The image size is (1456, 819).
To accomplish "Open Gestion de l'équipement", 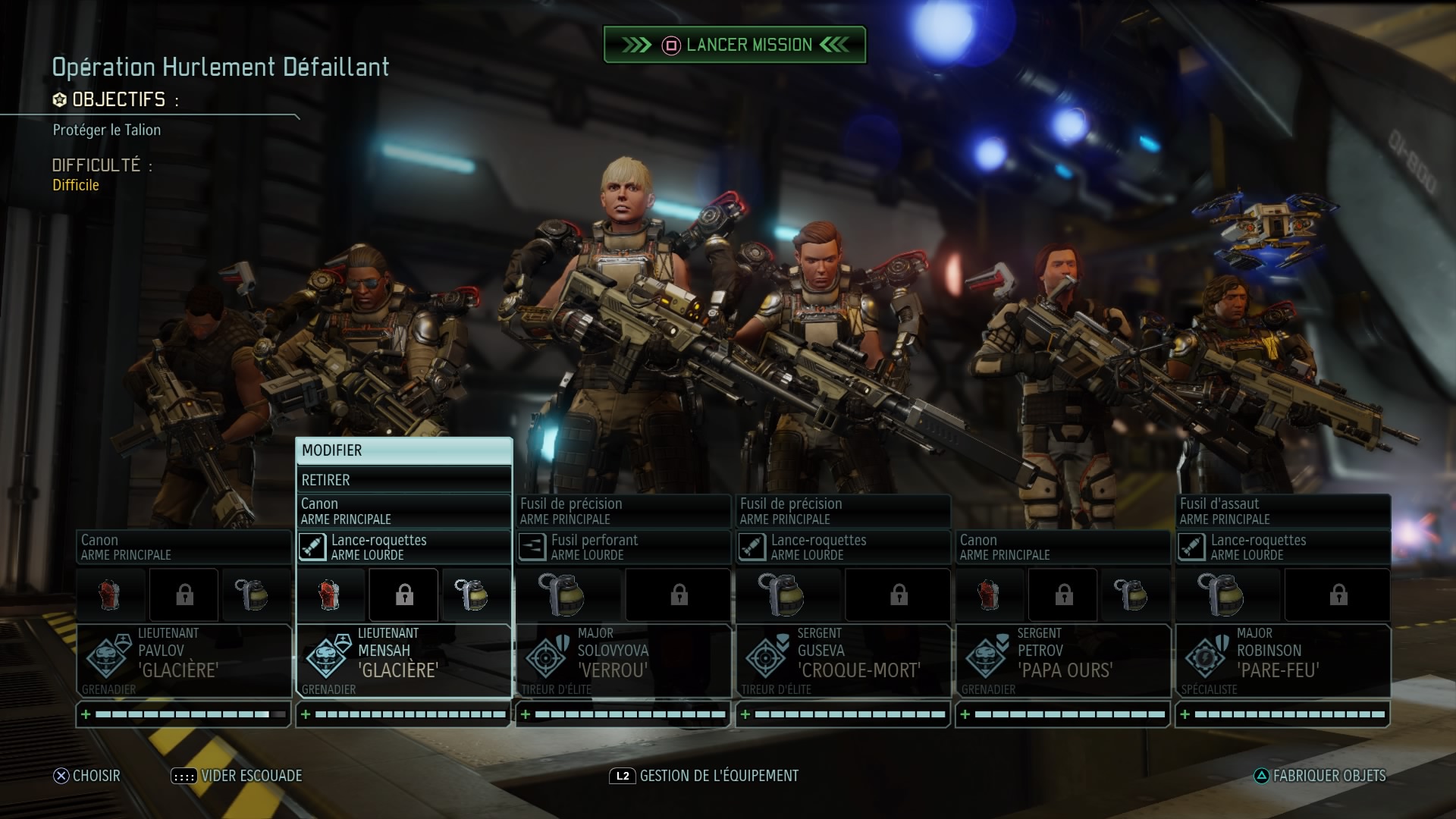I will [704, 776].
